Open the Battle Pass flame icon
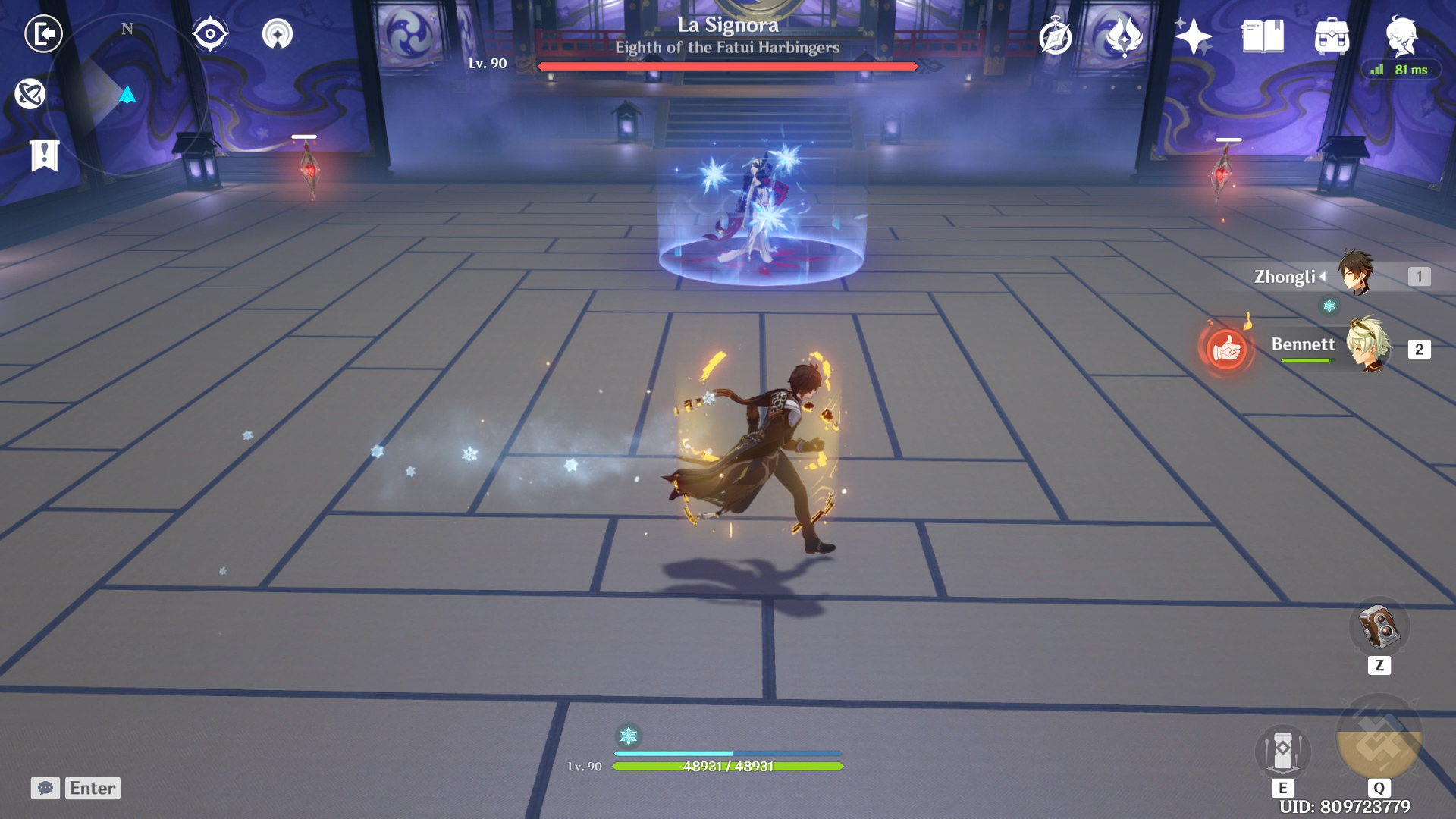This screenshot has width=1456, height=819. point(1124,36)
